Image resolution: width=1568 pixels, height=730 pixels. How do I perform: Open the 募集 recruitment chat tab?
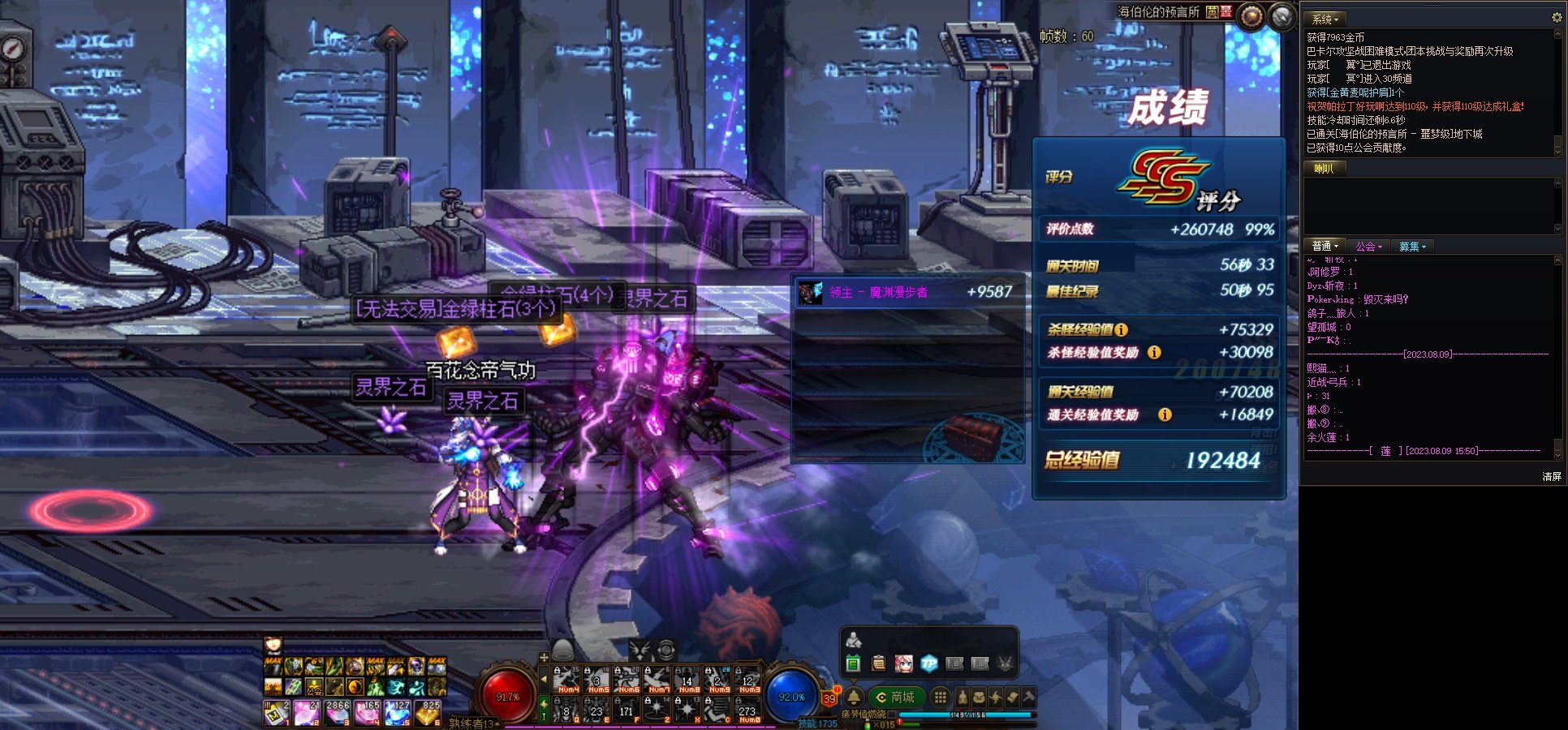click(1412, 247)
